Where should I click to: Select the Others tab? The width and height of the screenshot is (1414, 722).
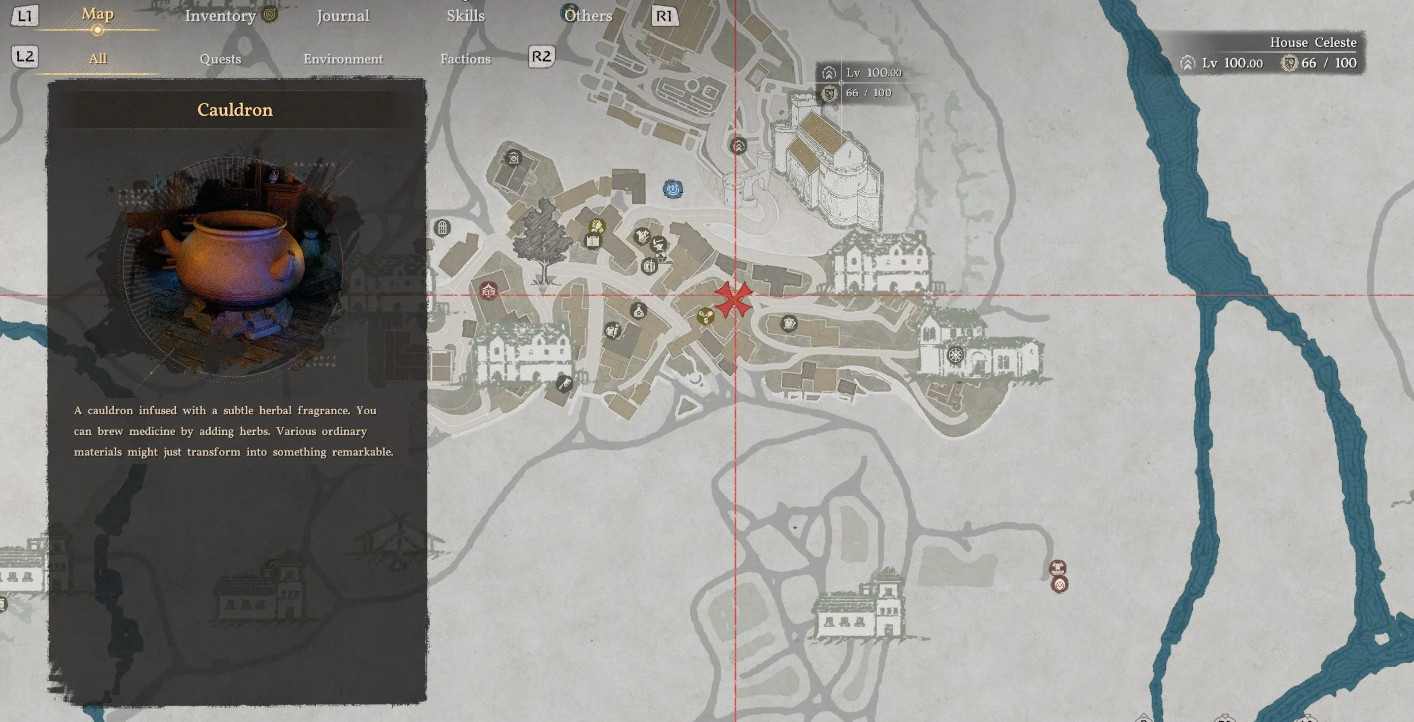coord(588,15)
